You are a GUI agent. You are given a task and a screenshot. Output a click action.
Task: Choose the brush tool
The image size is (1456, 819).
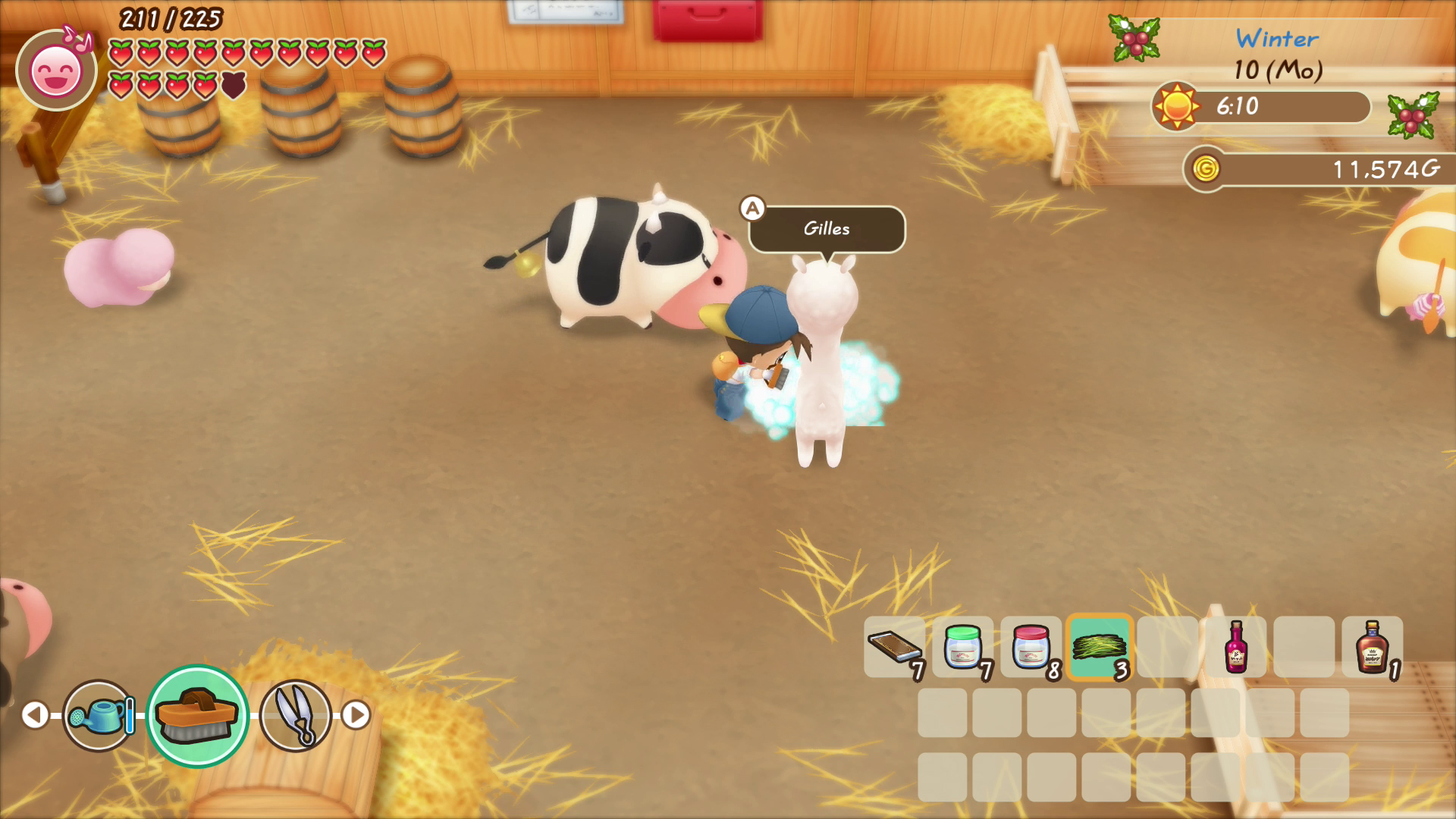(x=197, y=715)
